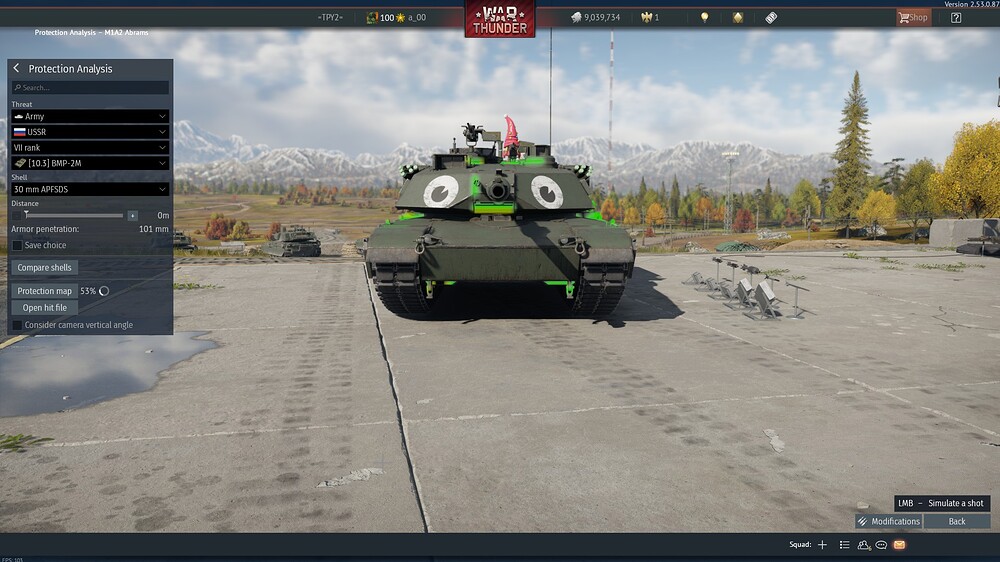Viewport: 1000px width, 562px height.
Task: Open the 30 mm APFSDS shell dropdown
Action: coord(90,189)
